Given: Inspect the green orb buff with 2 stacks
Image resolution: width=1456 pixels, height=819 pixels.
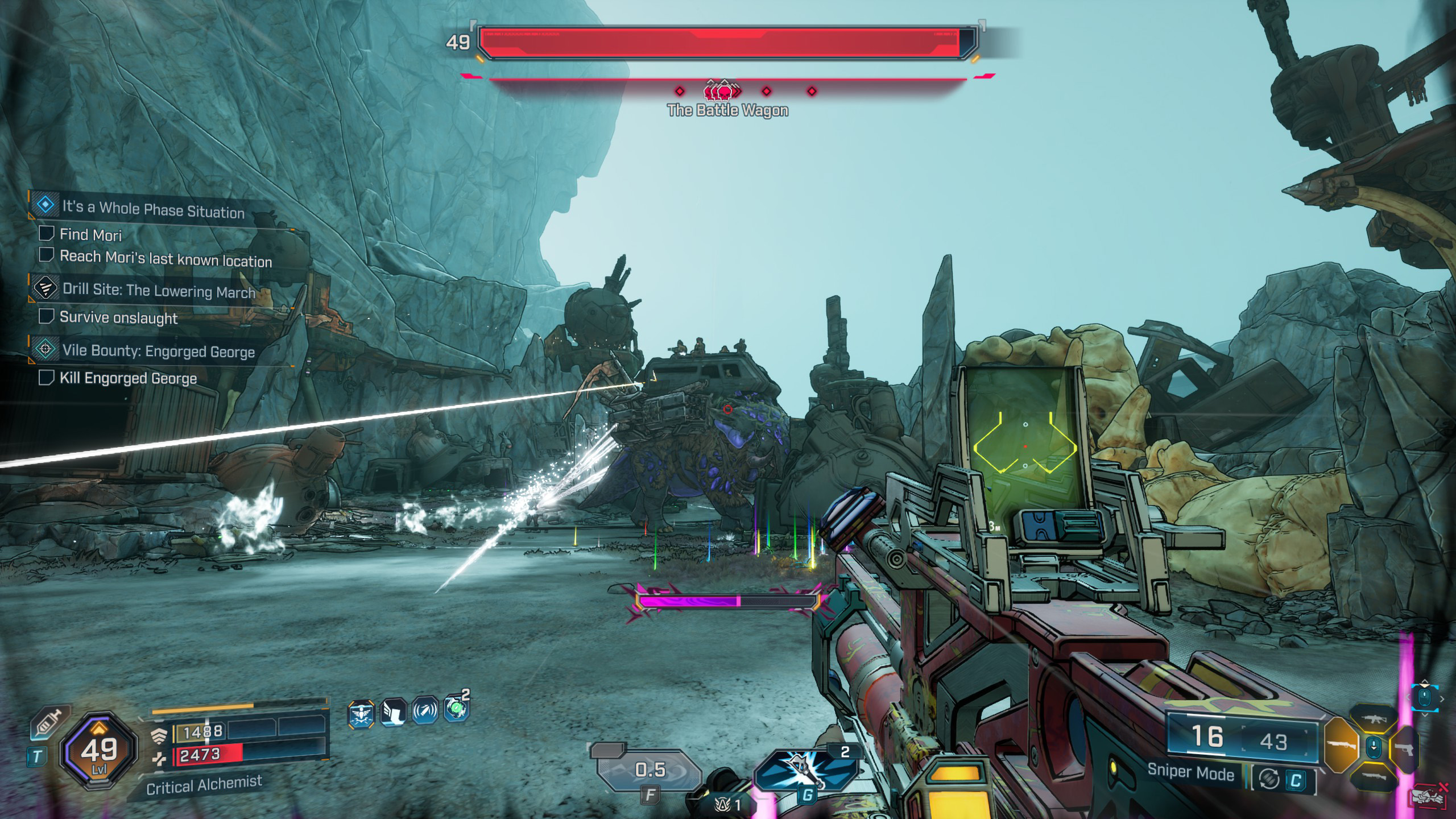Looking at the screenshot, I should coord(456,709).
